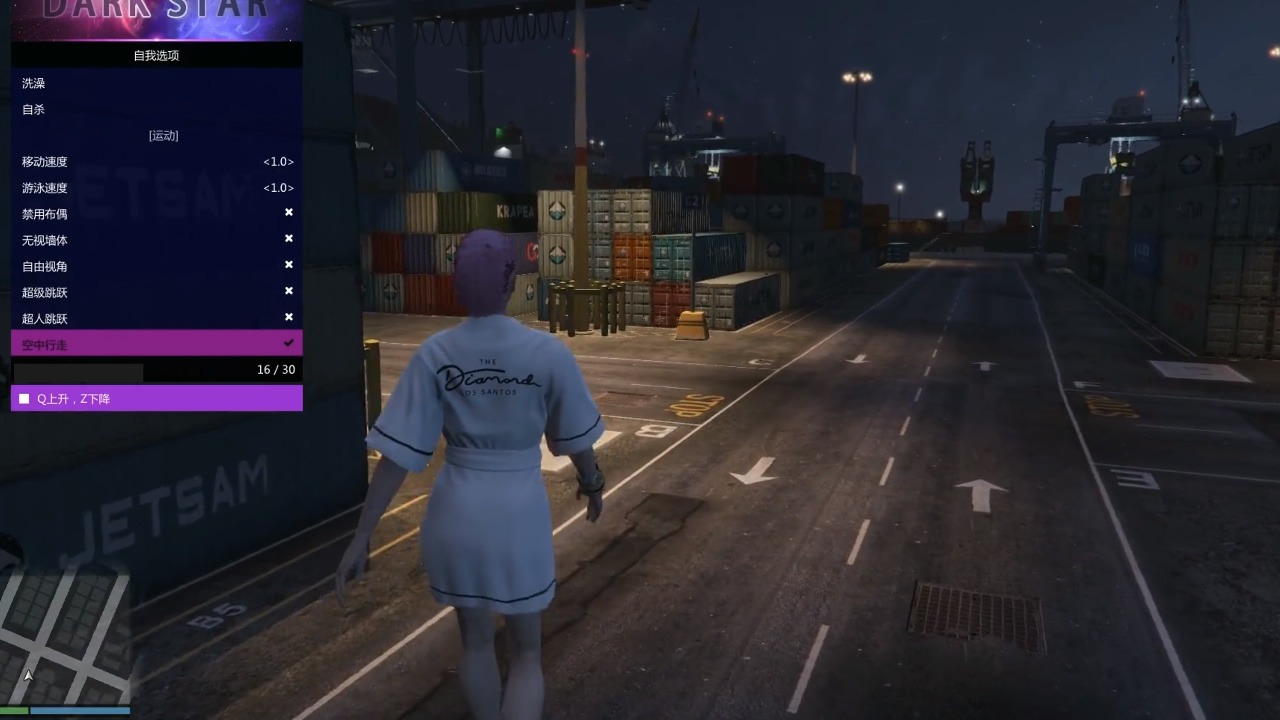Adjust the <1.0> value beside 移动速度
The height and width of the screenshot is (720, 1280).
click(278, 161)
